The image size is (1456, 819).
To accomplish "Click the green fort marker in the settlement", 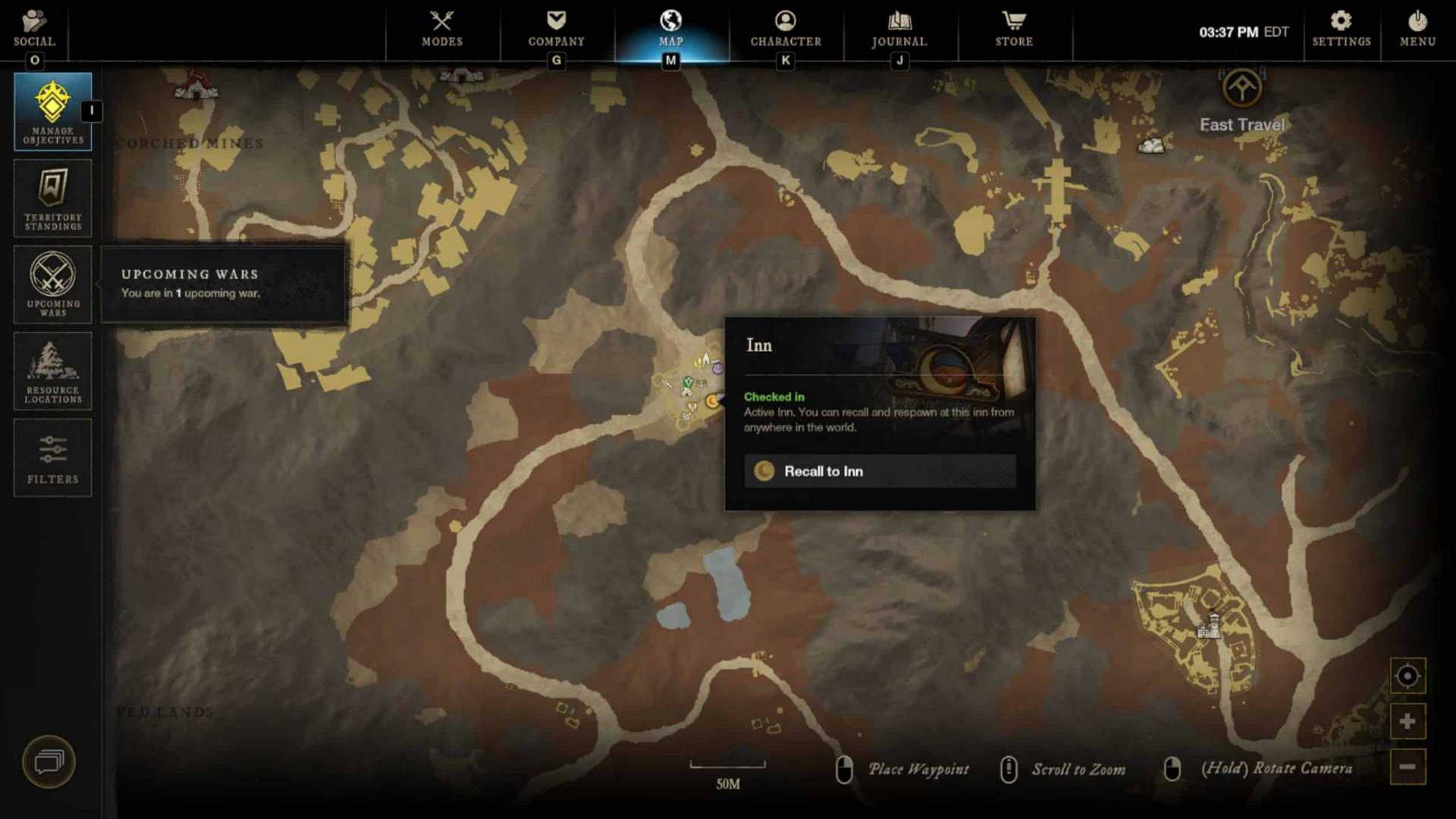I will [687, 382].
